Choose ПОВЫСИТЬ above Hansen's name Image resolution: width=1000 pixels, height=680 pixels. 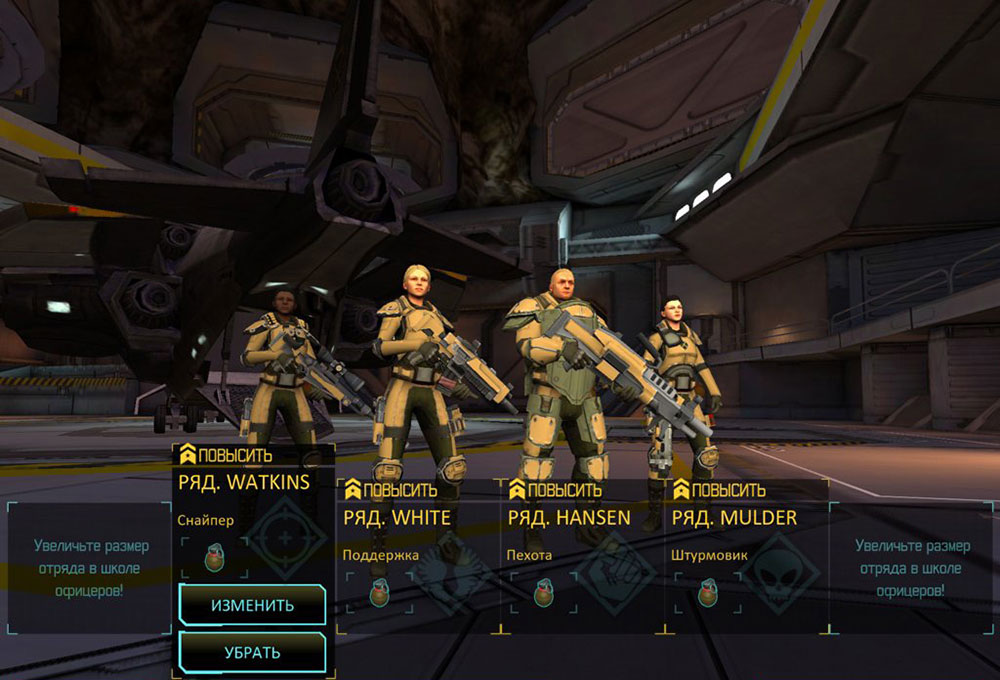[555, 490]
